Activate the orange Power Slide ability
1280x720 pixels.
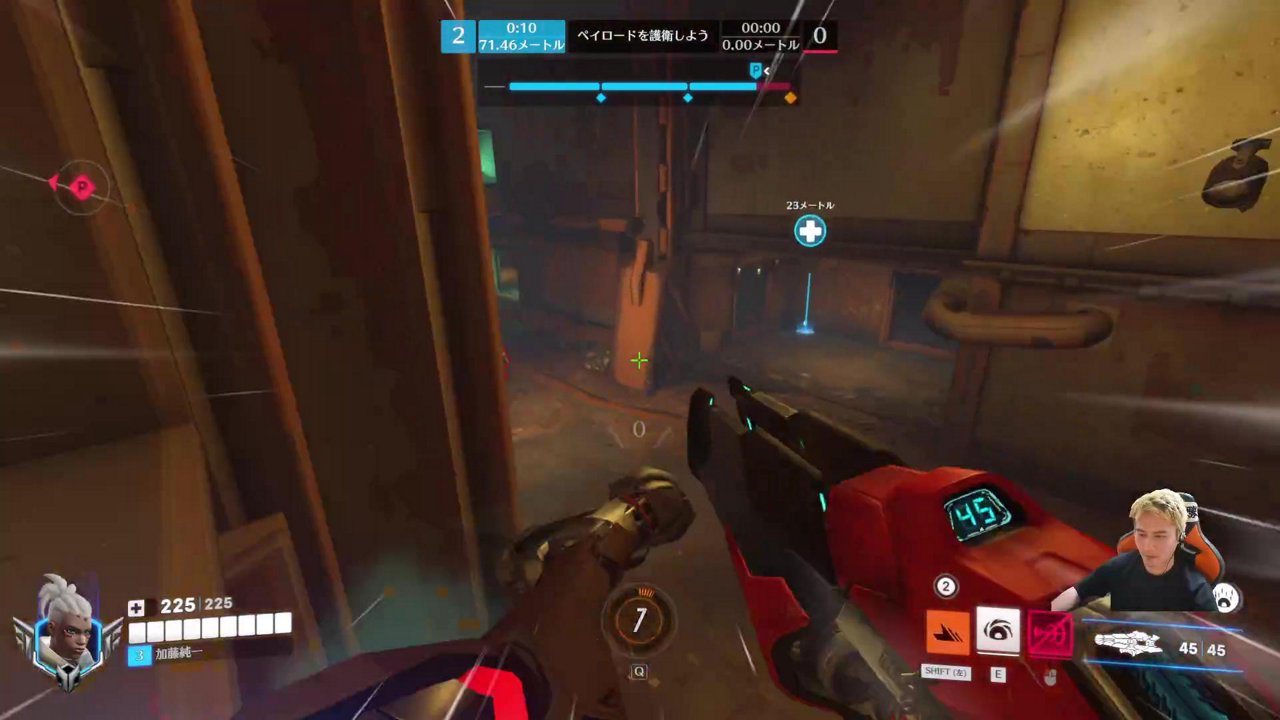pyautogui.click(x=947, y=633)
